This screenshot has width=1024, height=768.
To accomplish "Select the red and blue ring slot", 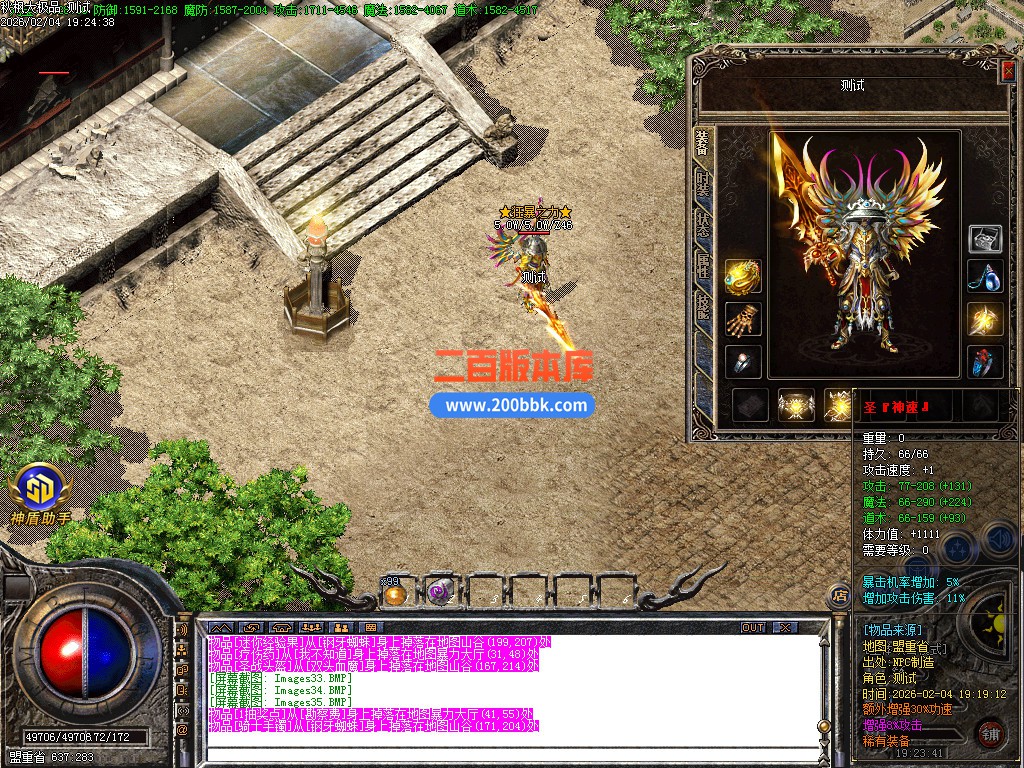I will [985, 362].
